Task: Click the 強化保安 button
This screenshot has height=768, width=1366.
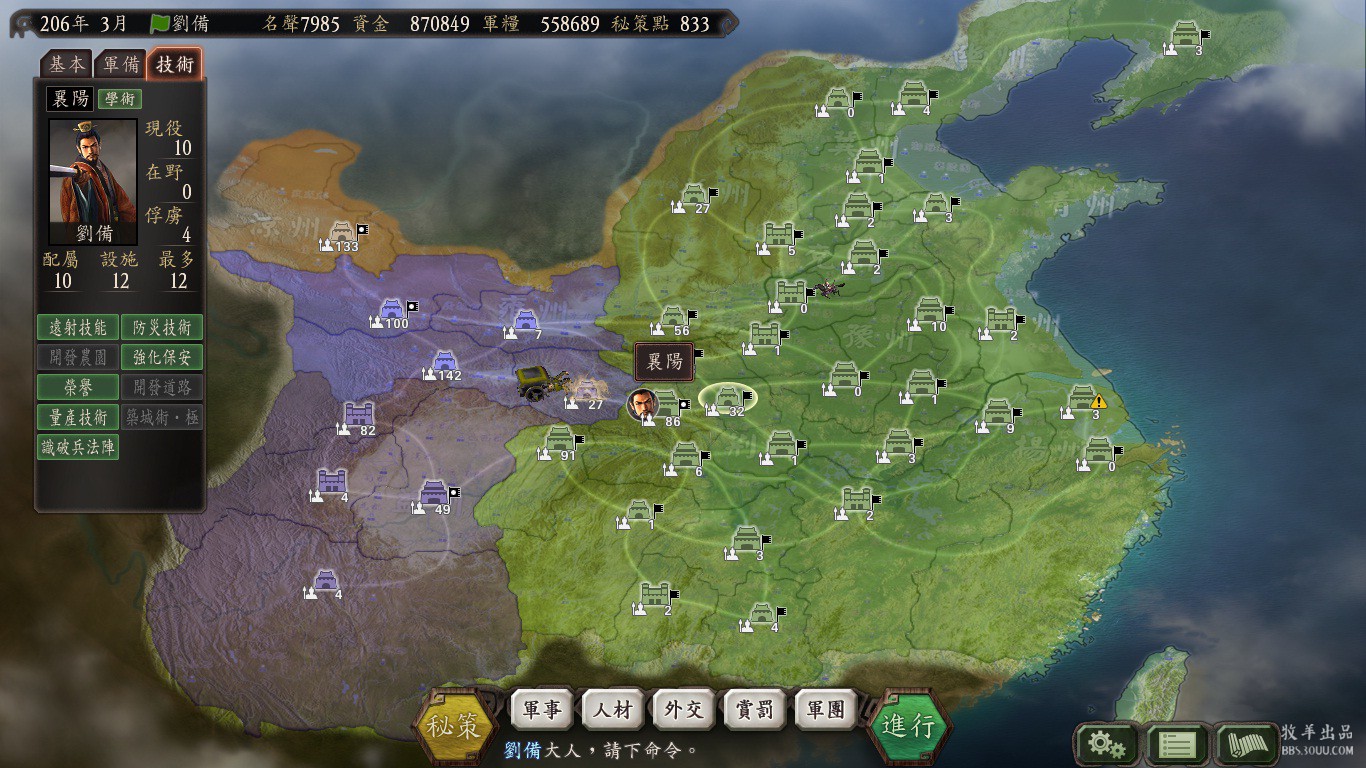Action: [x=162, y=357]
